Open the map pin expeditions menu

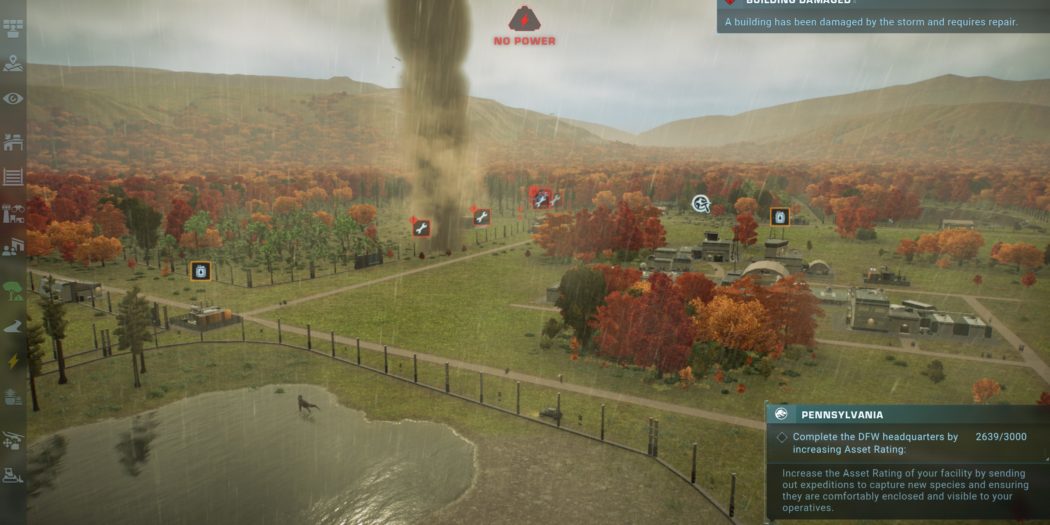(x=13, y=63)
